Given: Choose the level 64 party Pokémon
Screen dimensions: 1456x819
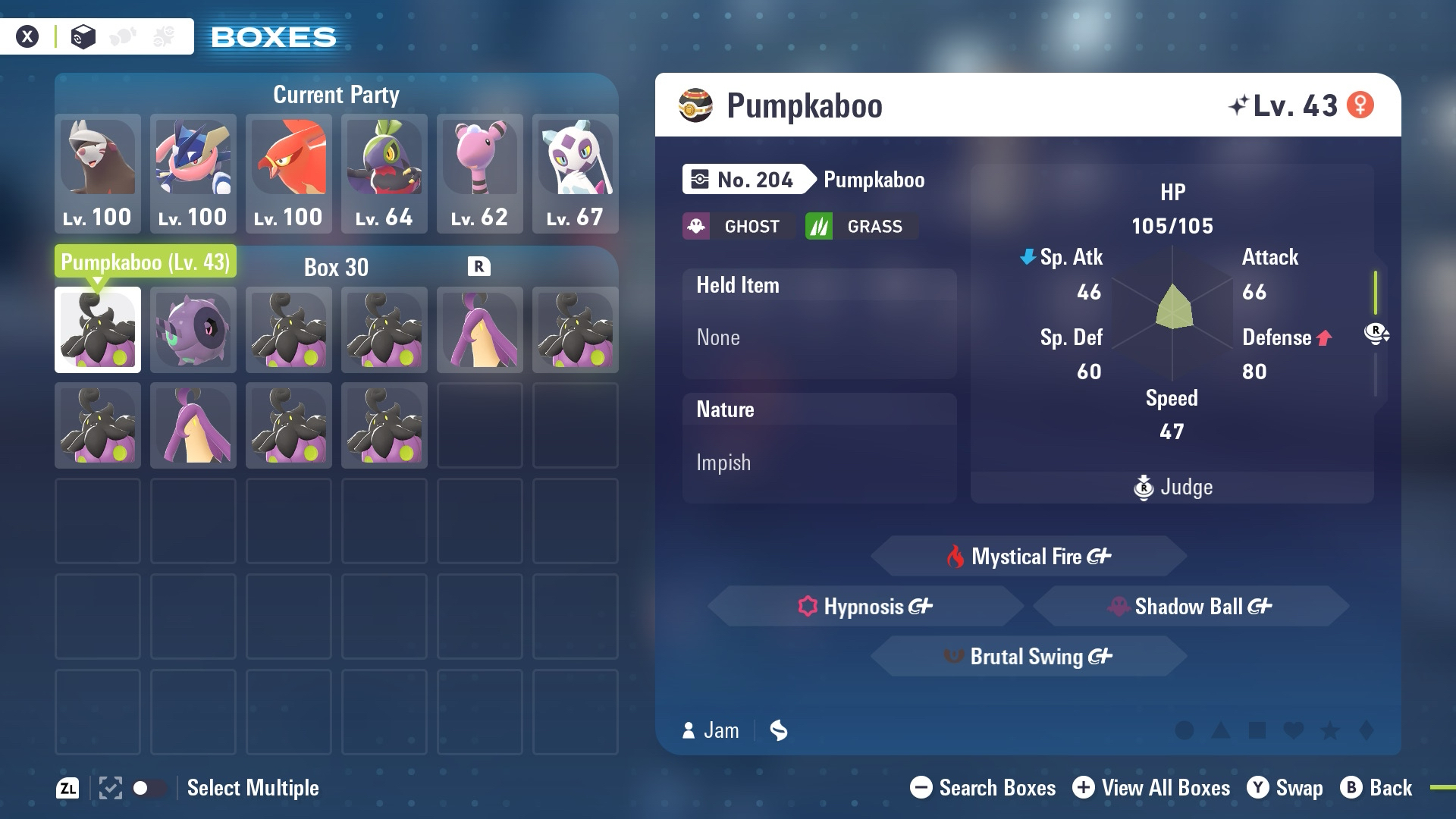Looking at the screenshot, I should 384,173.
